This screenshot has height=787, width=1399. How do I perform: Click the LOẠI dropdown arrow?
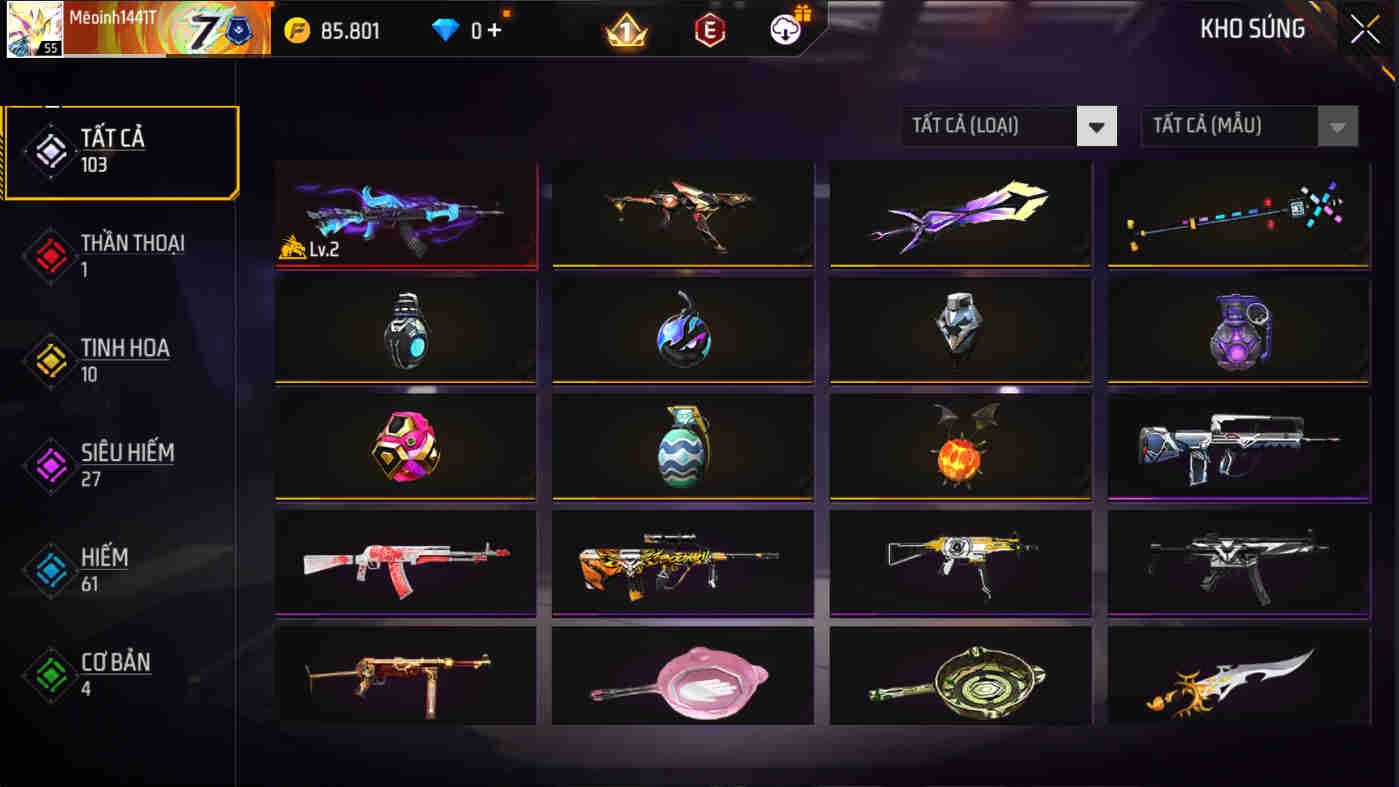(x=1097, y=126)
